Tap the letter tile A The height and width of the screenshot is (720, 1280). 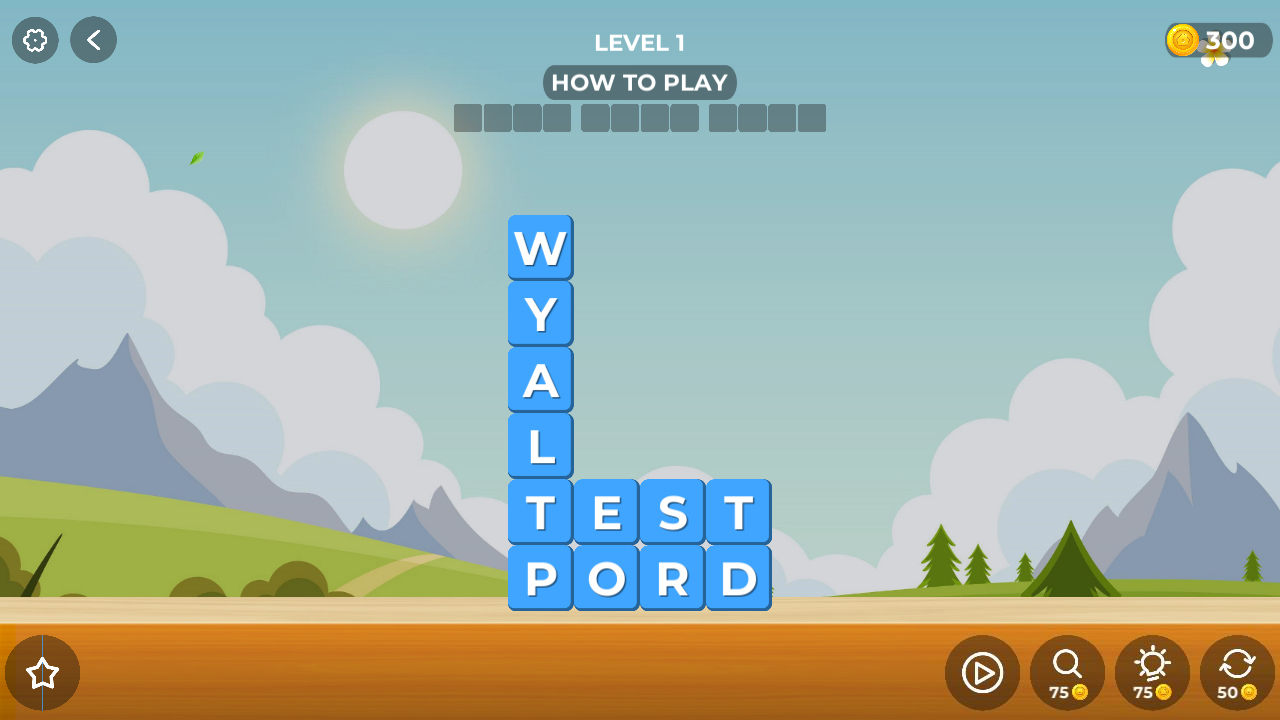point(540,379)
